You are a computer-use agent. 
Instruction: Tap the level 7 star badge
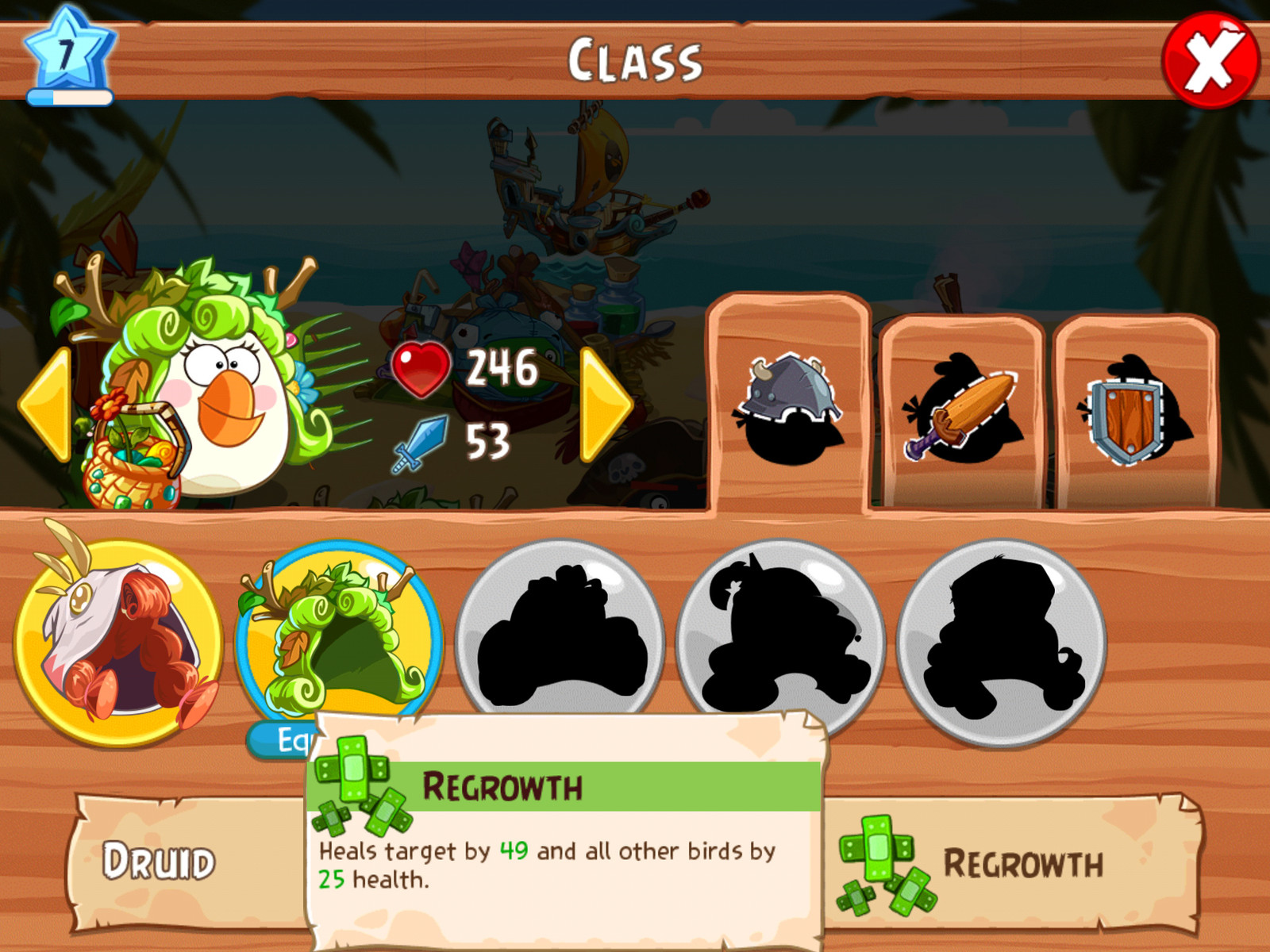tap(69, 56)
